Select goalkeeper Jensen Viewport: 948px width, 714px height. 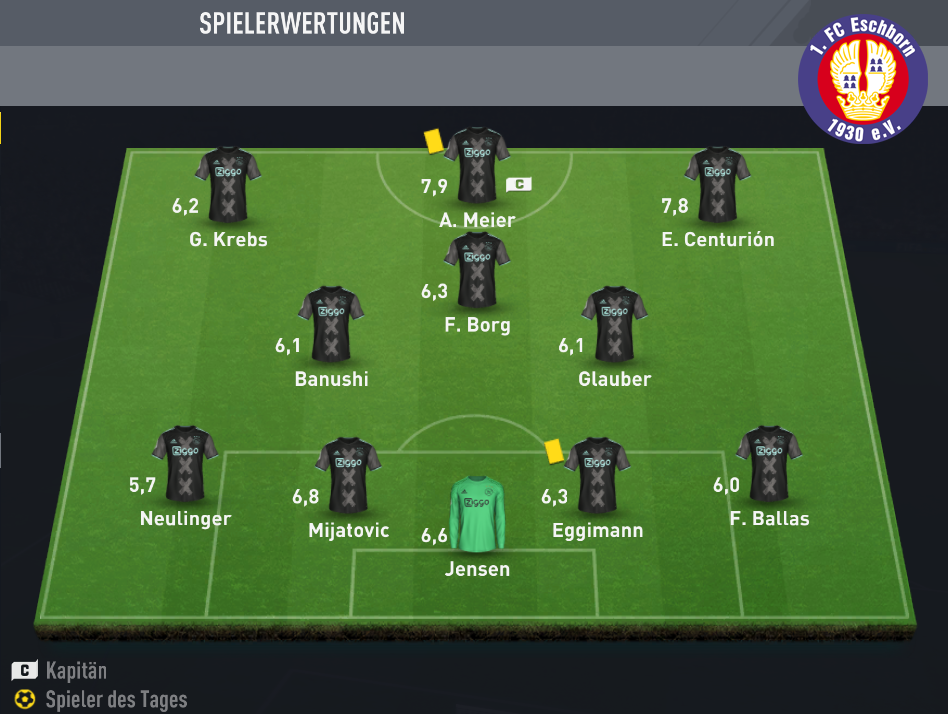click(477, 515)
